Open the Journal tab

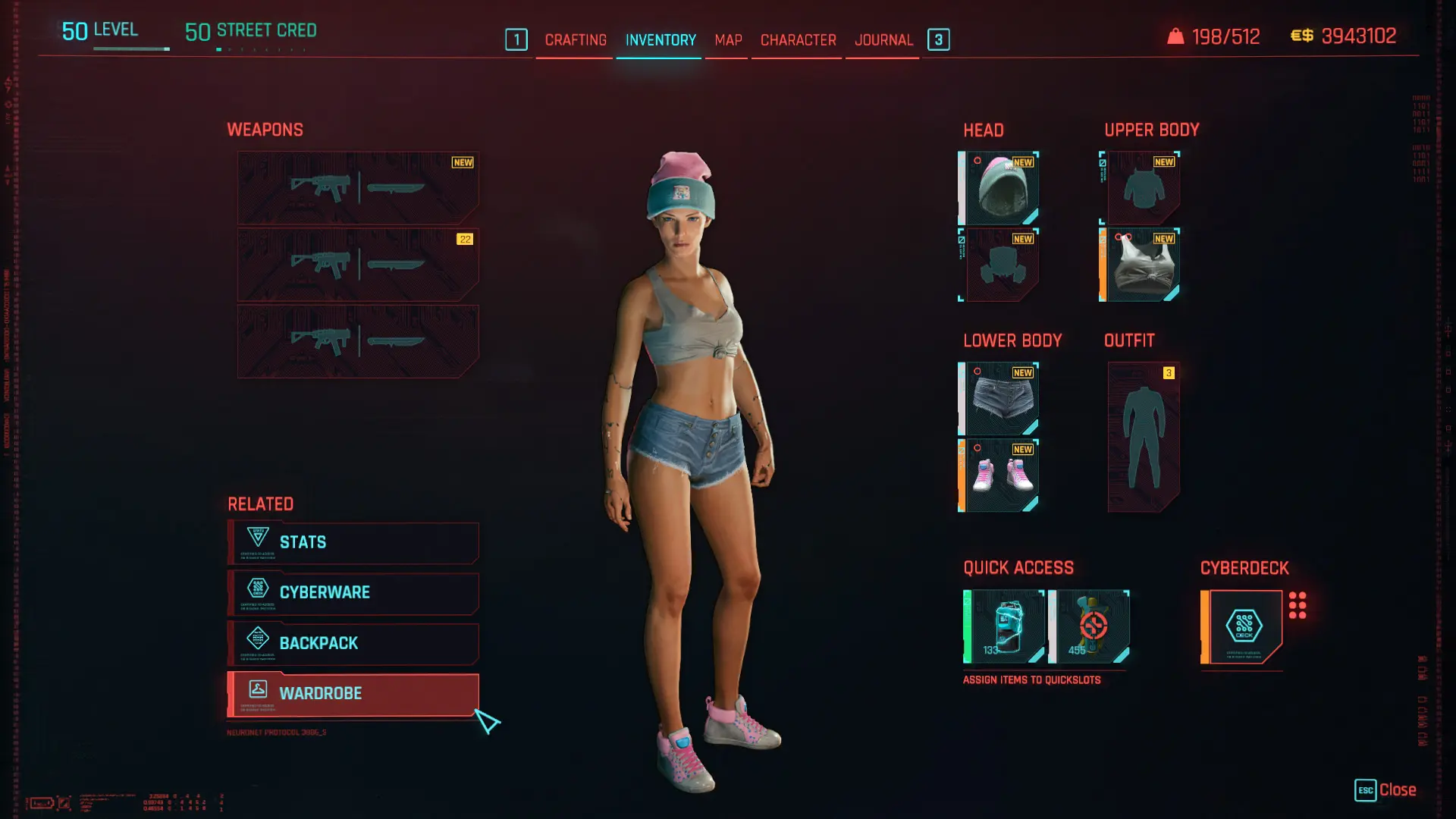[883, 40]
